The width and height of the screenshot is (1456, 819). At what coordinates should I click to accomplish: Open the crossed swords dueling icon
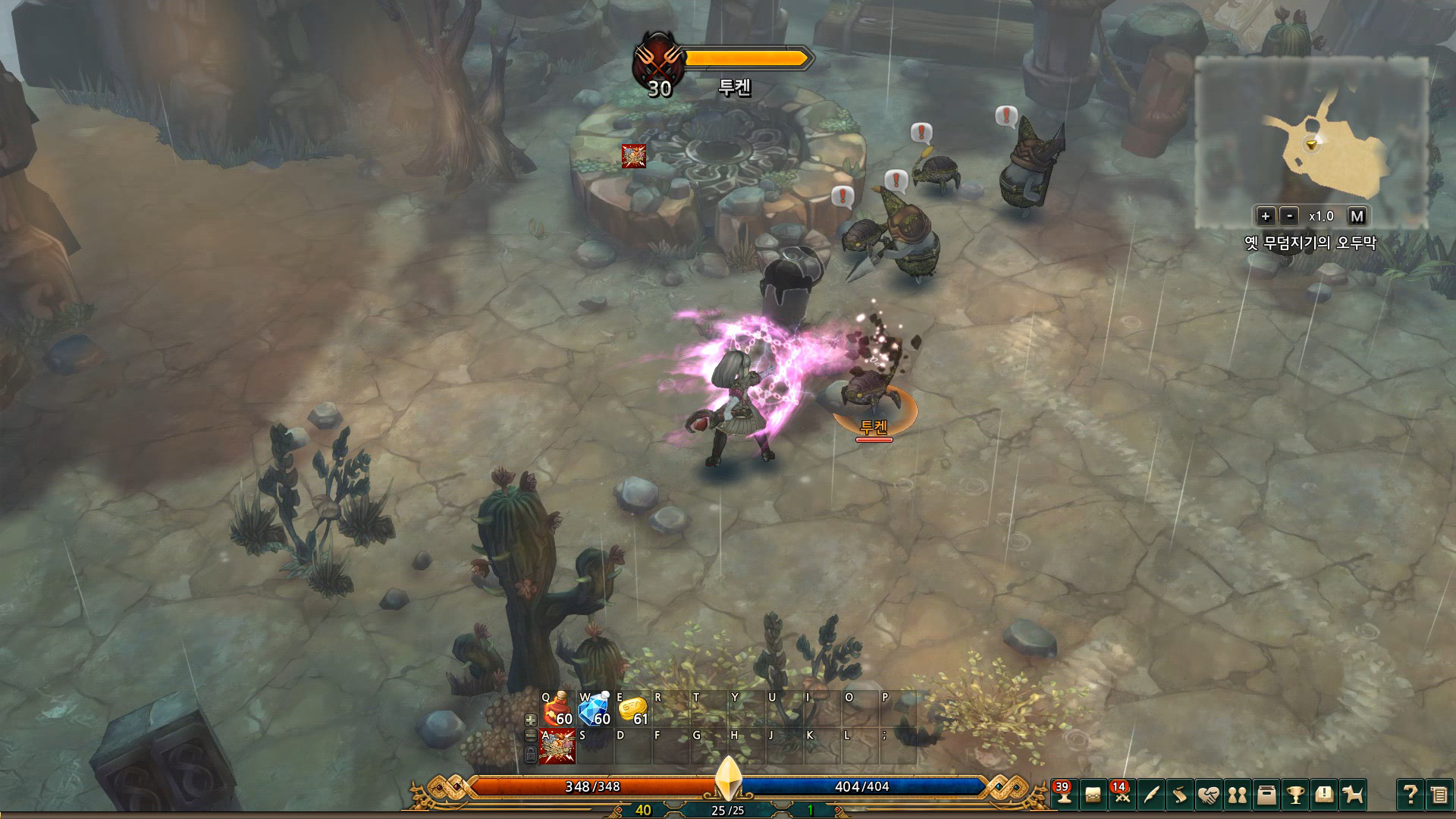coord(1122,798)
